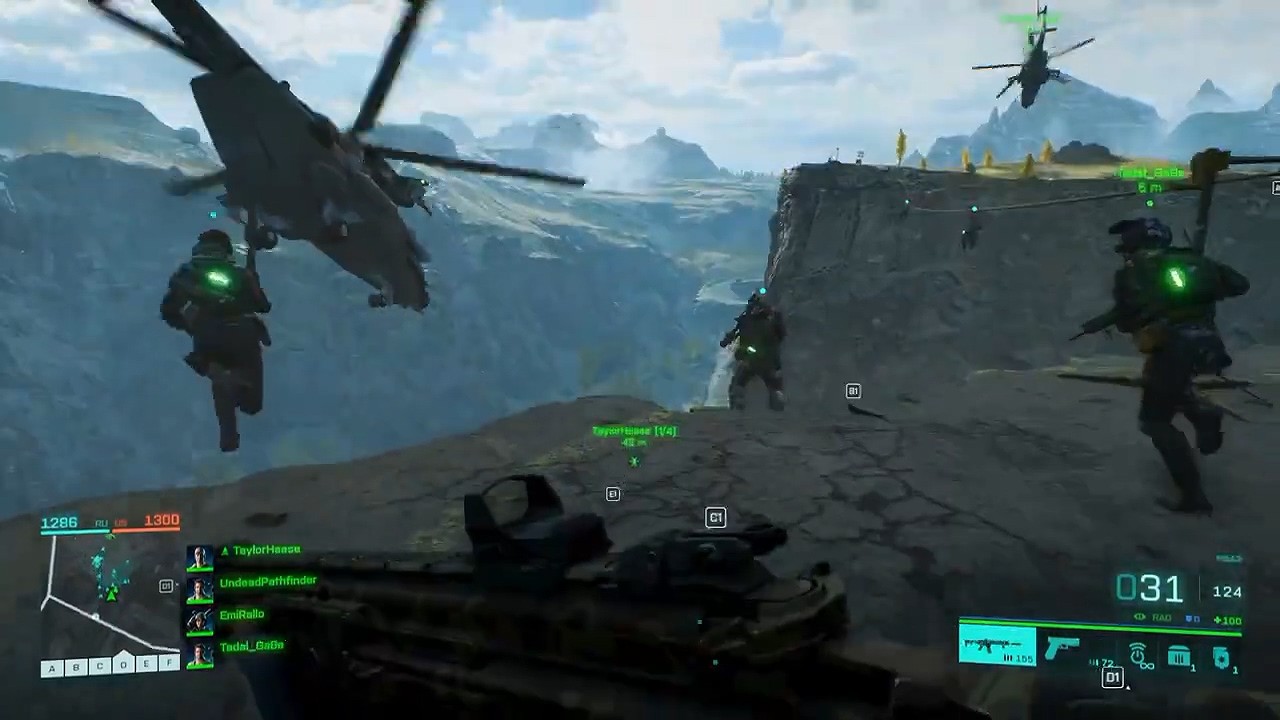Click the B1 objective marker
Screen dimensions: 1280x720
pos(853,391)
